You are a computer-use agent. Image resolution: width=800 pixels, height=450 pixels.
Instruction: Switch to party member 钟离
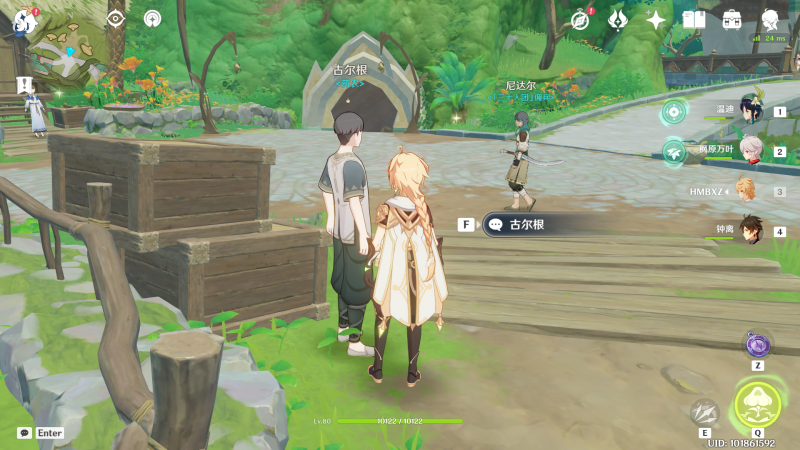click(x=748, y=231)
